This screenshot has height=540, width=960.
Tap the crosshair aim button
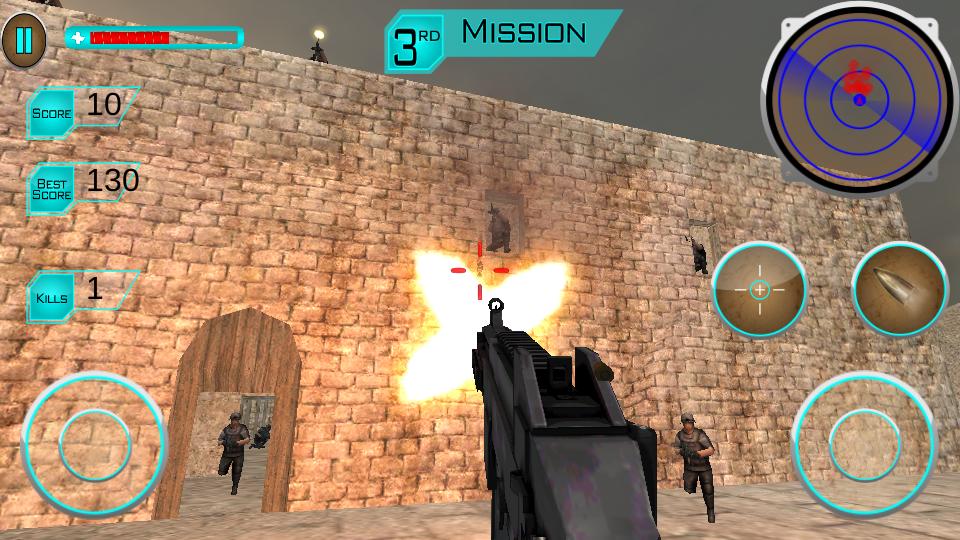759,289
